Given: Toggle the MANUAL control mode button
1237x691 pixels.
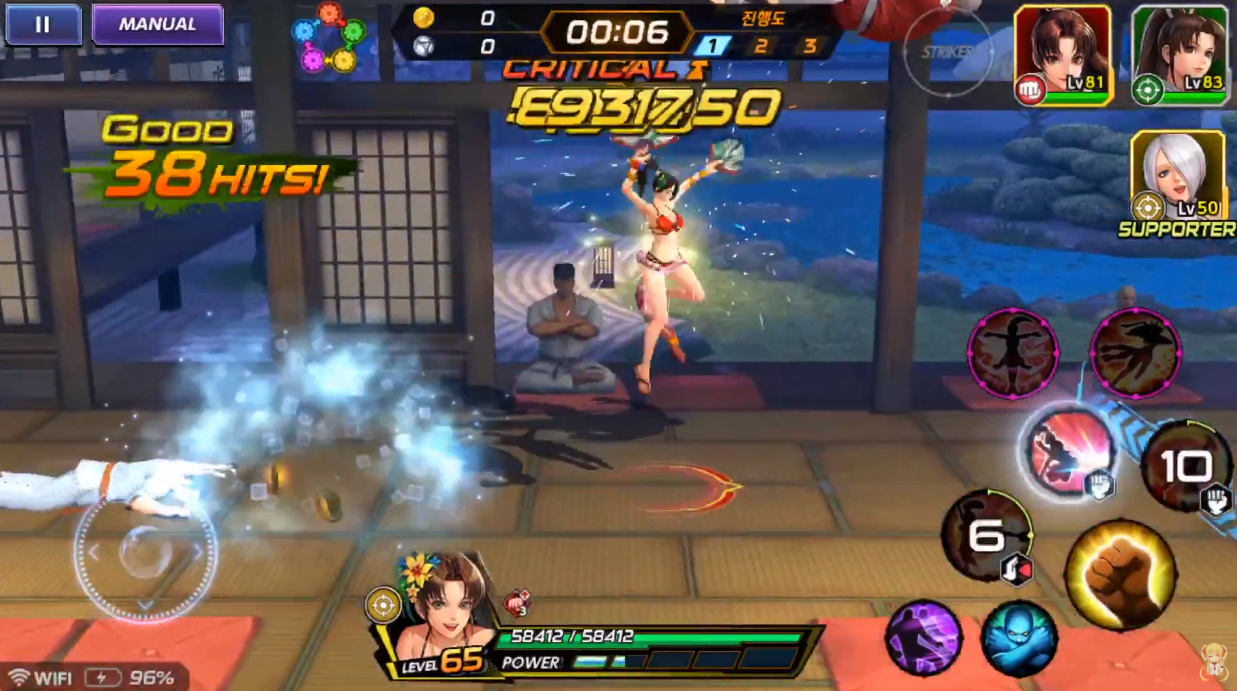Looking at the screenshot, I should coord(157,25).
